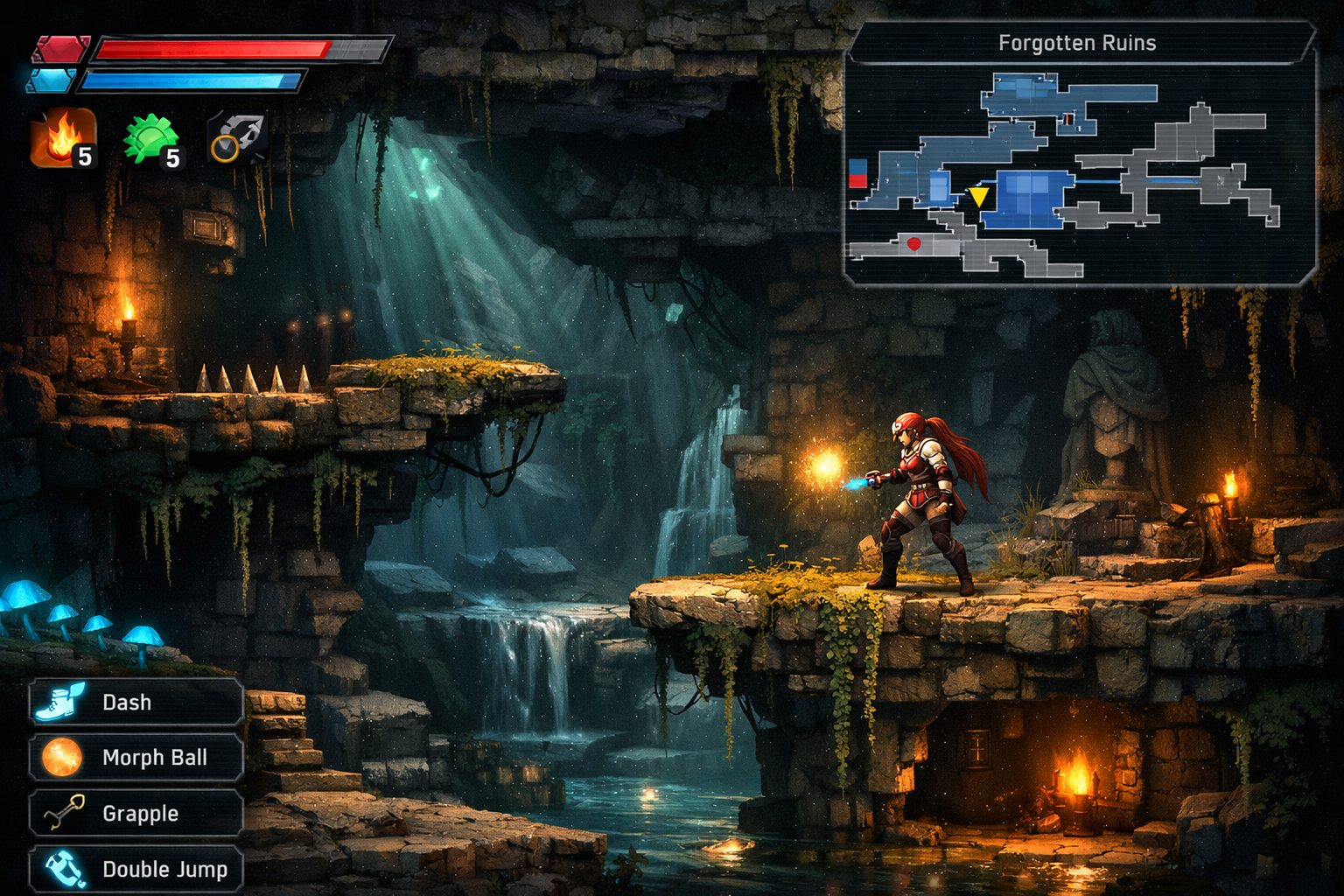Toggle the Dash ability row
The image size is (1344, 896).
(136, 701)
